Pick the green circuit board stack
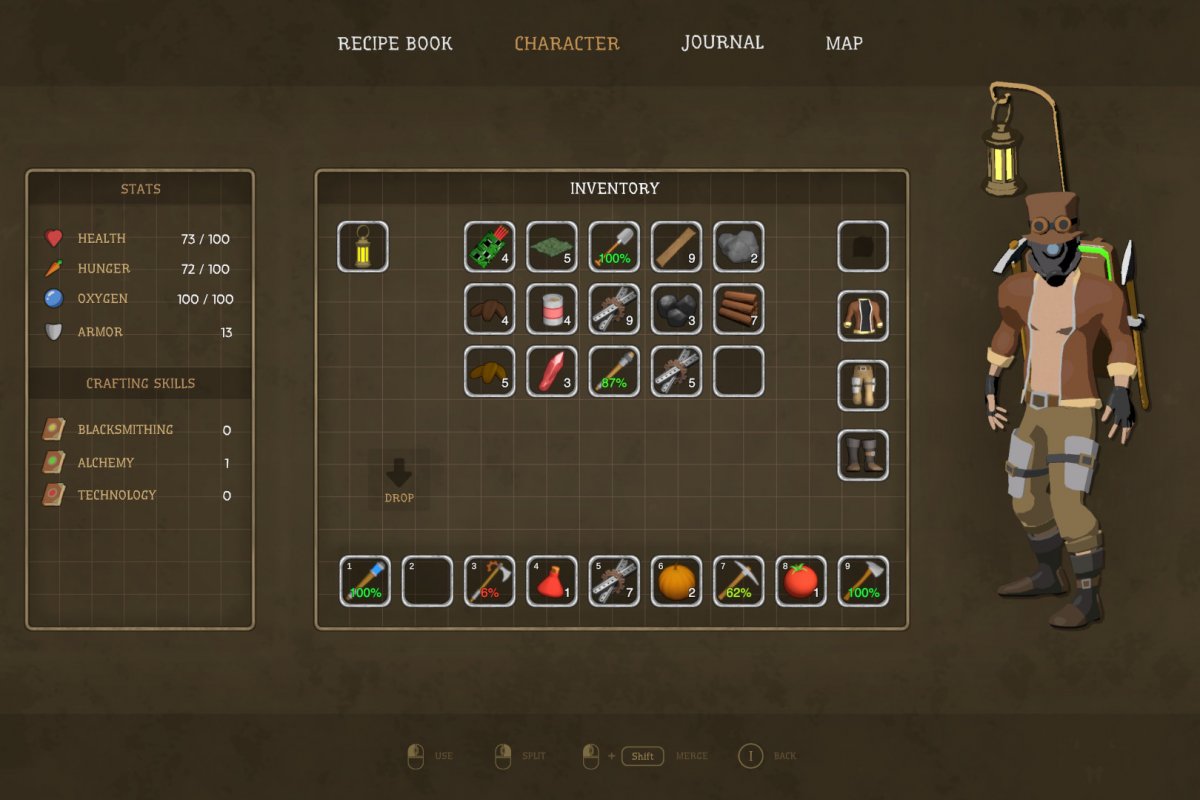1200x800 pixels. (490, 246)
